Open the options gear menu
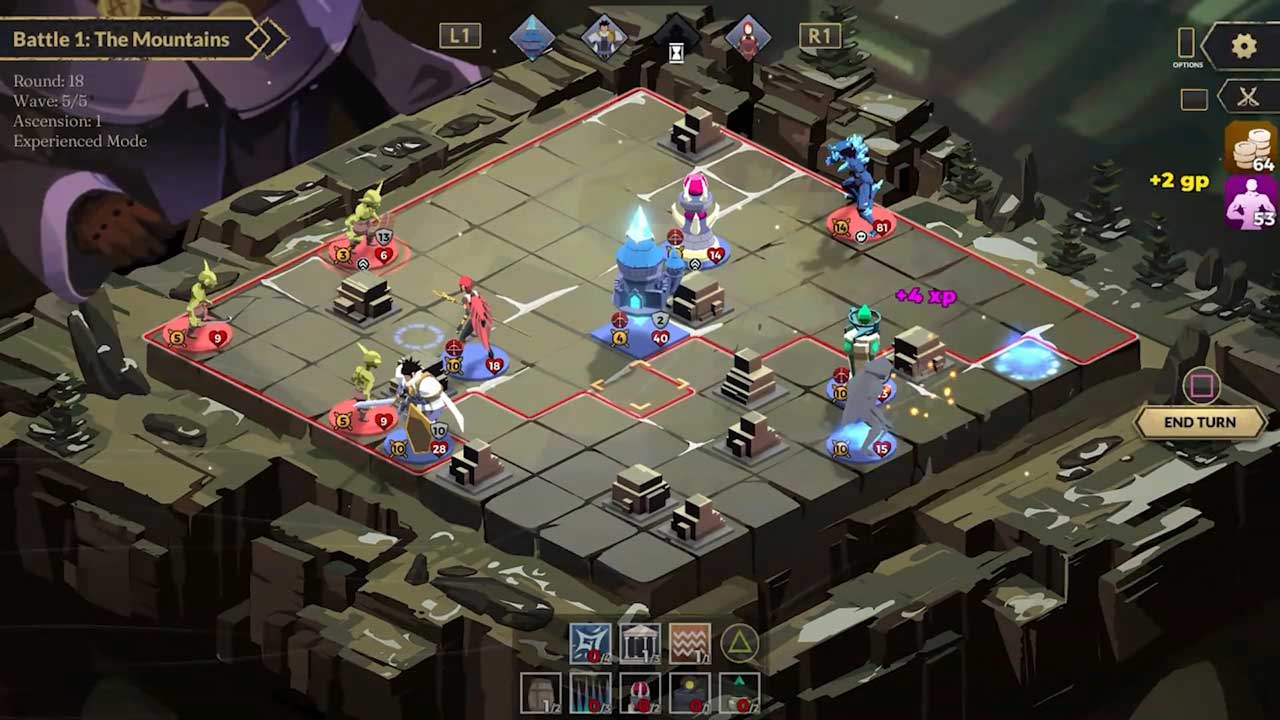The image size is (1280, 720). point(1244,46)
